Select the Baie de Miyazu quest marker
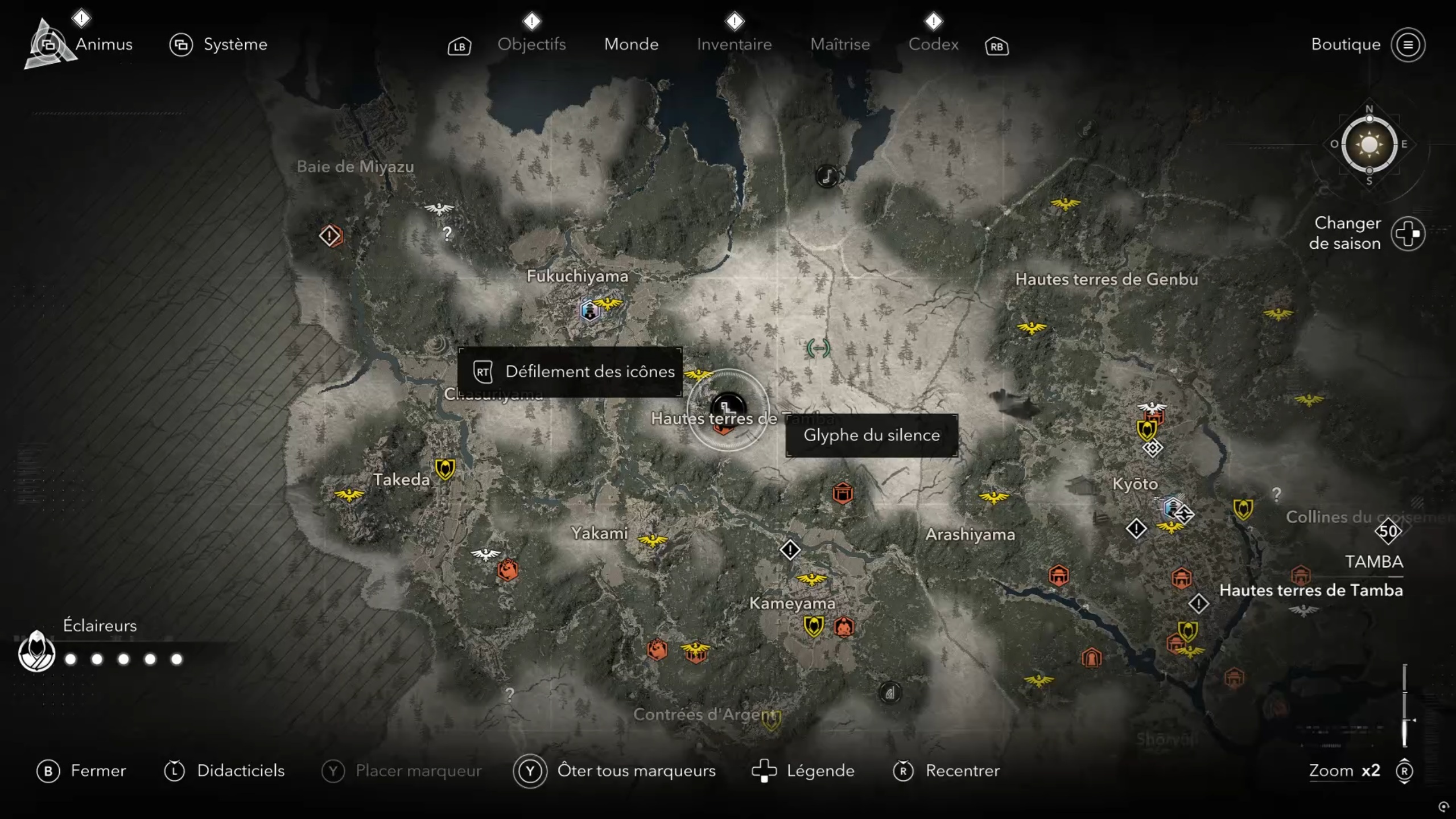This screenshot has width=1456, height=819. (330, 236)
